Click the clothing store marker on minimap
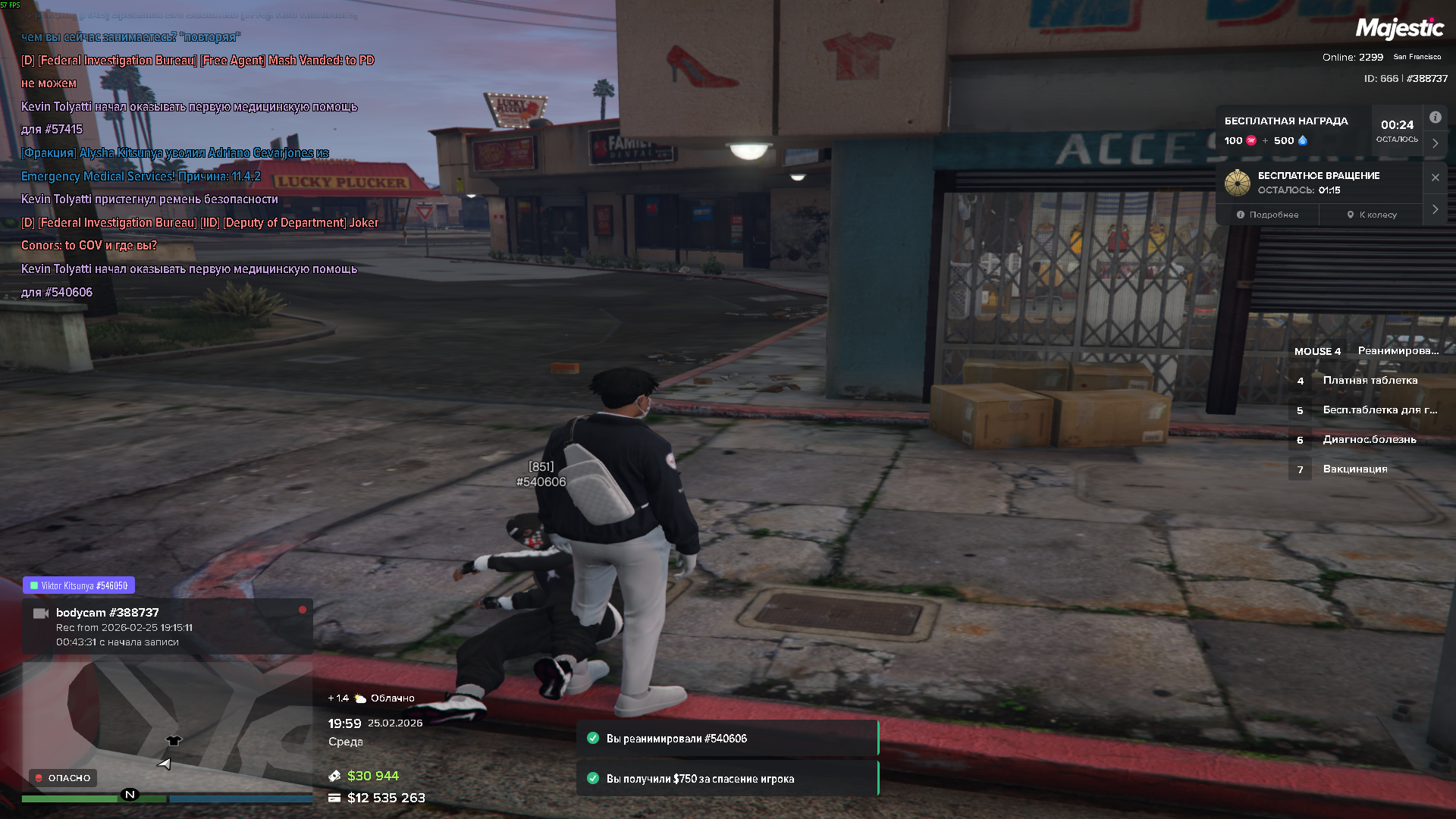This screenshot has height=819, width=1456. [x=174, y=741]
